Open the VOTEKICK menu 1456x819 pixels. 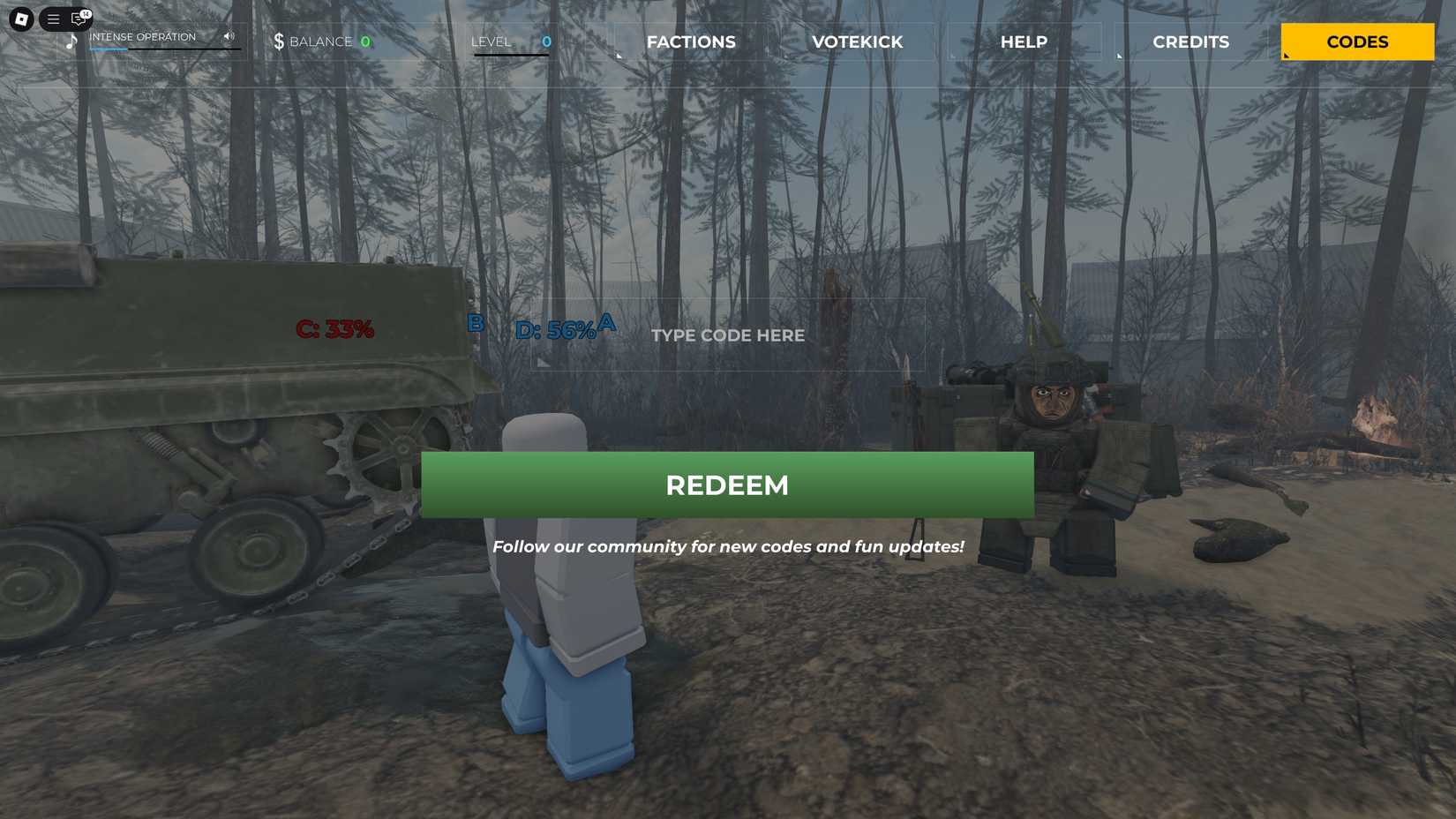(856, 41)
